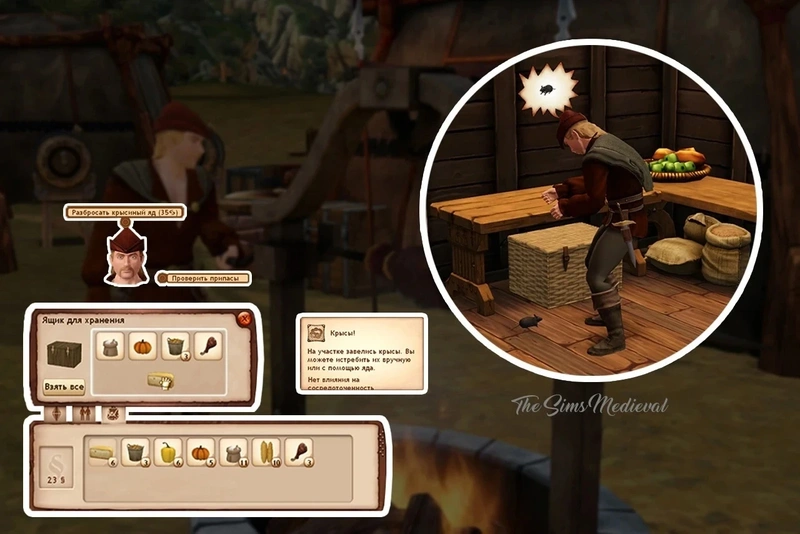Take the flour sack from the chest
800x534 pixels.
click(111, 346)
